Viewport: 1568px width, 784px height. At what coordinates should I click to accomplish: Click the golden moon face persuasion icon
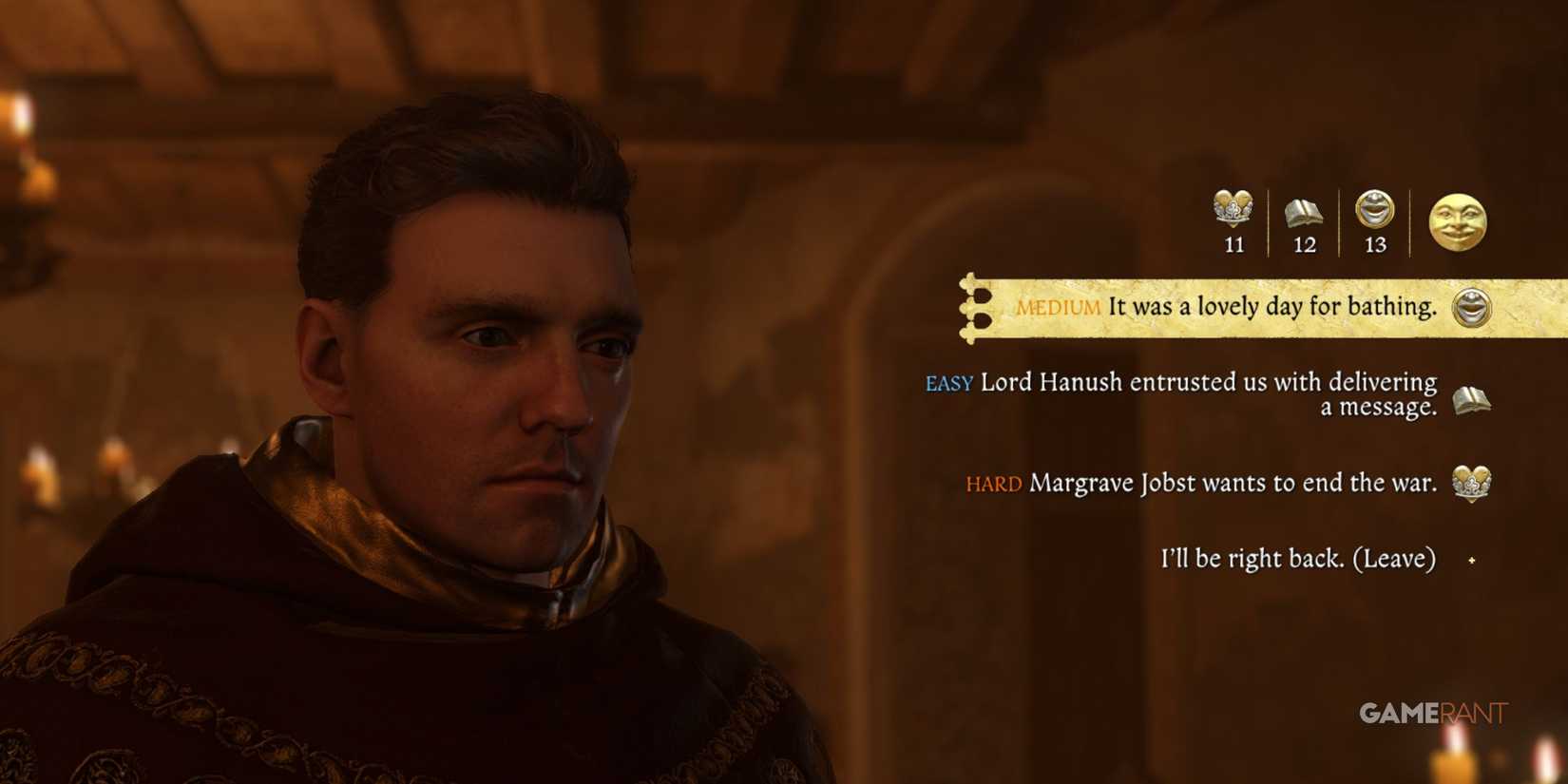[1458, 222]
